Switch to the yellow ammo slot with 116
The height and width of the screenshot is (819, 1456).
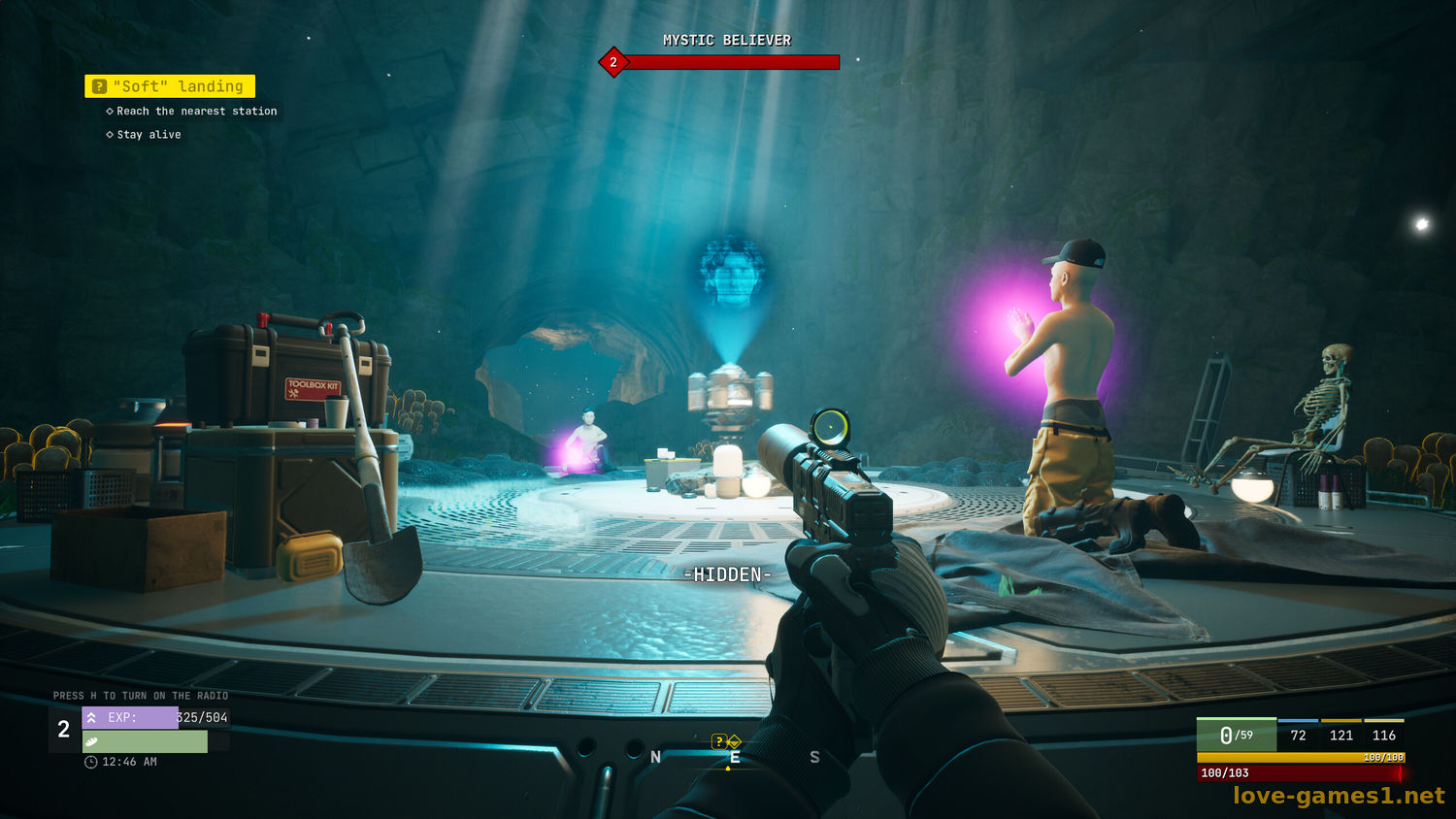point(1384,736)
